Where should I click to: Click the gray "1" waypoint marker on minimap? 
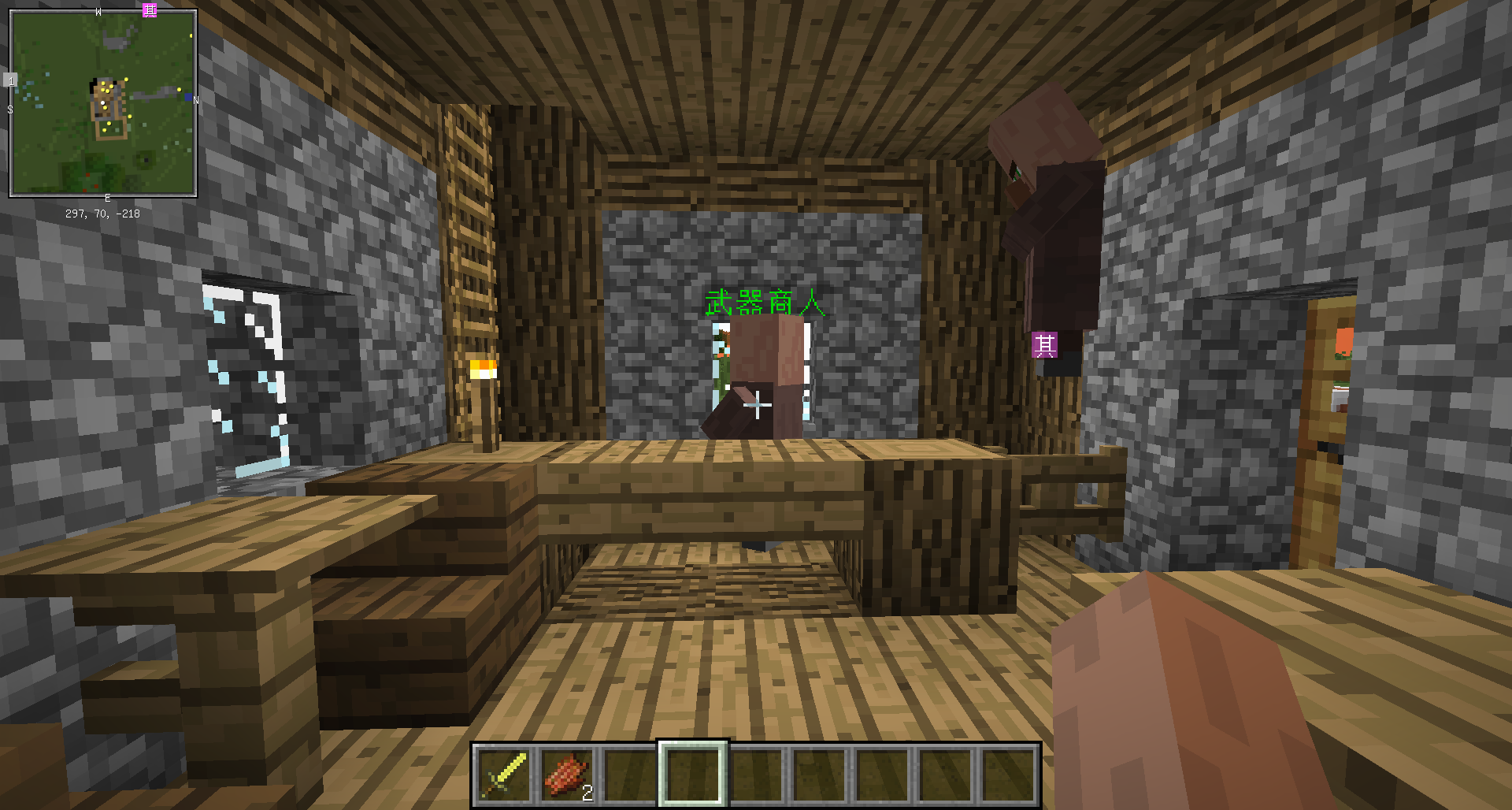click(10, 80)
